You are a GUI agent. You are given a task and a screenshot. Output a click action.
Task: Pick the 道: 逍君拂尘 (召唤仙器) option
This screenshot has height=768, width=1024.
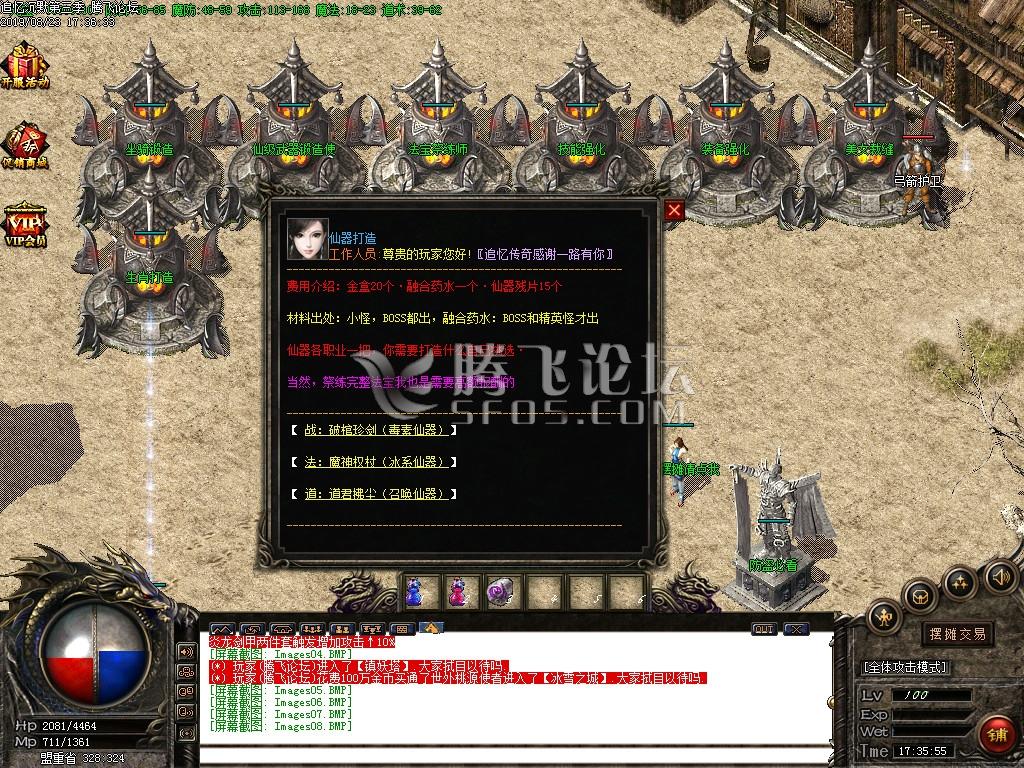point(372,494)
